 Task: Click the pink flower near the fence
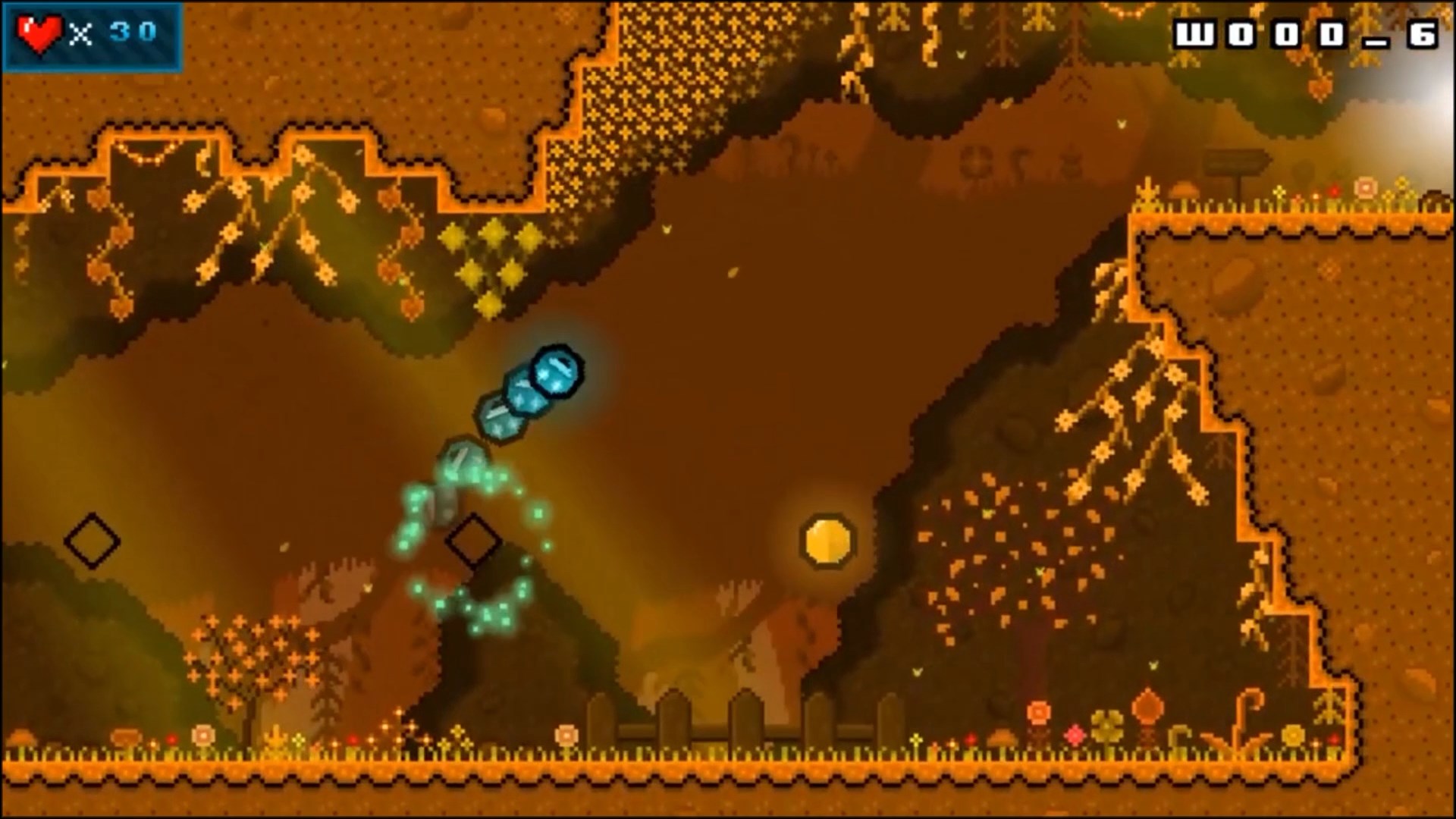(1075, 736)
